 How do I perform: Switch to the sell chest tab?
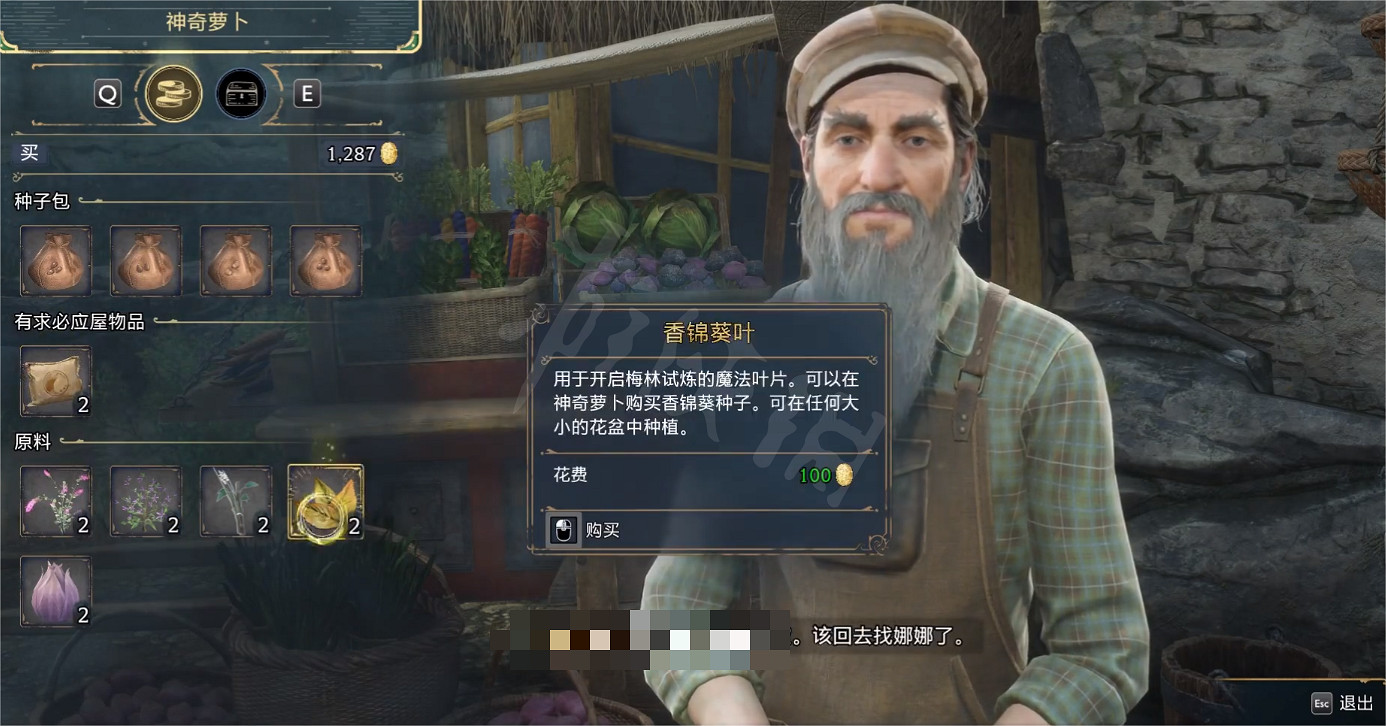(x=241, y=93)
